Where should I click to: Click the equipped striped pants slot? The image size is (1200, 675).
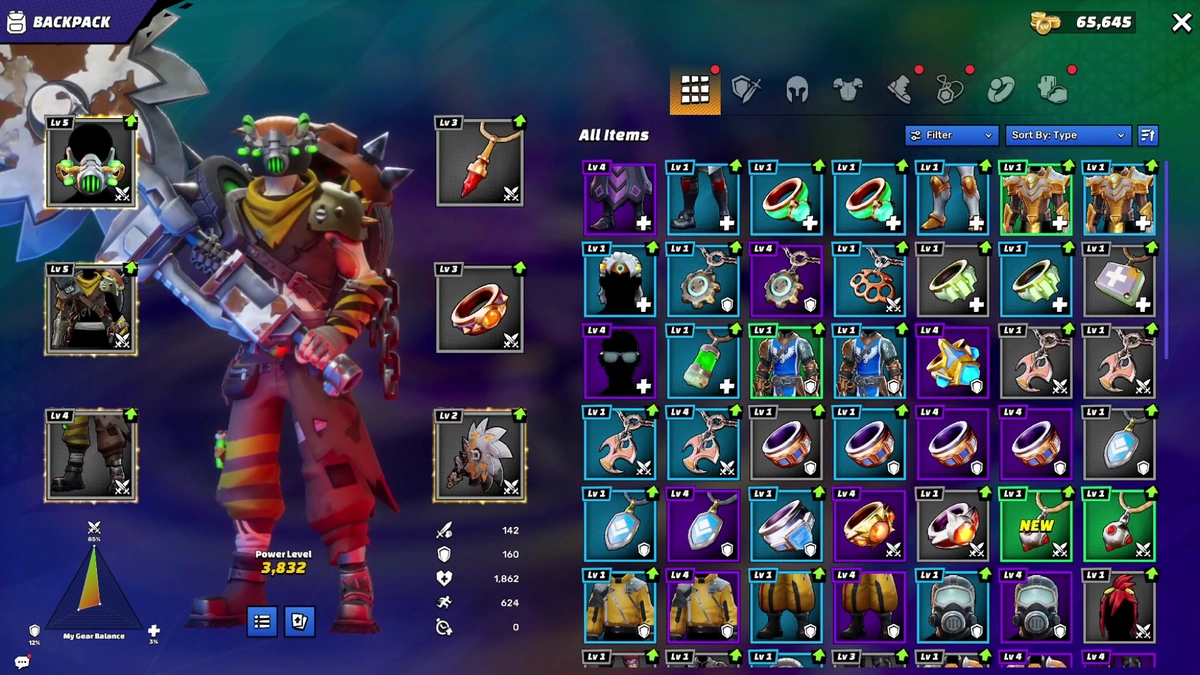(91, 455)
